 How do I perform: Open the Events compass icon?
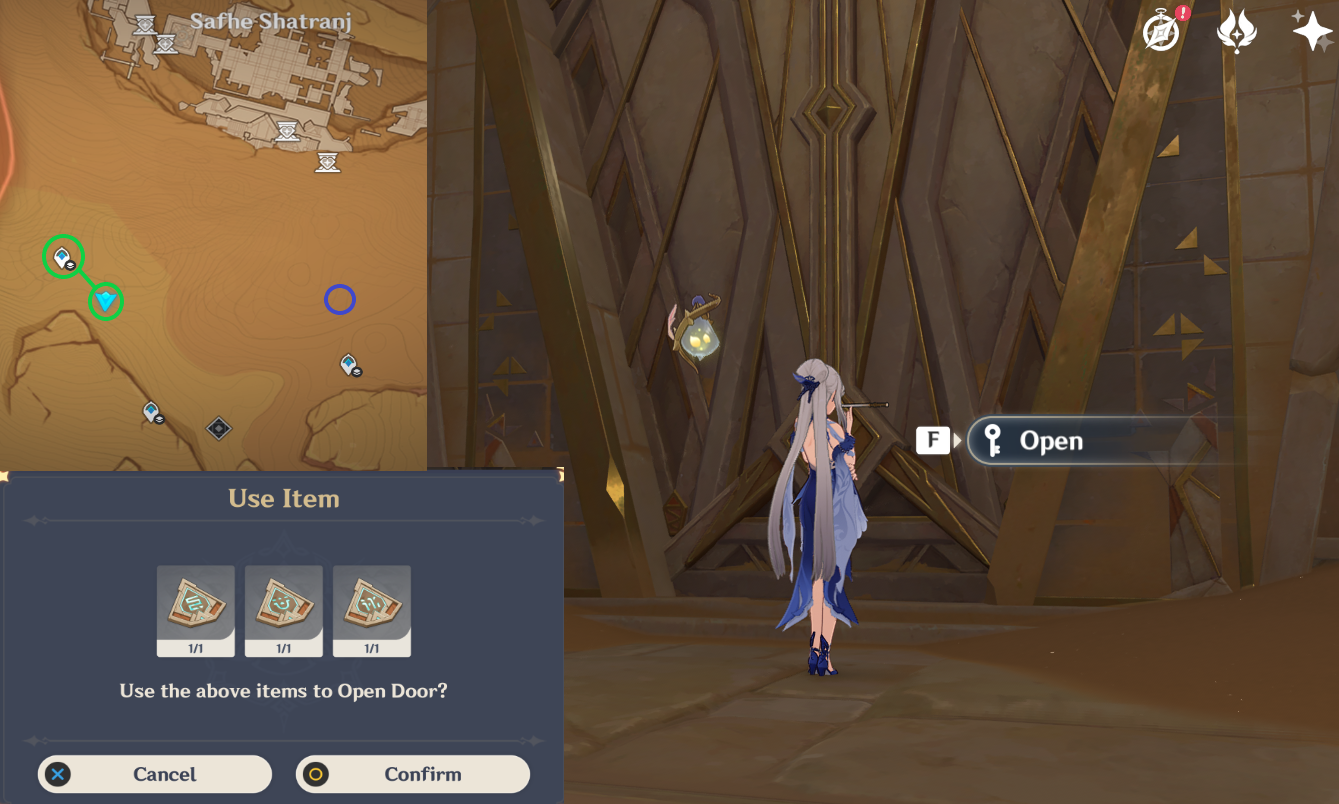1162,32
